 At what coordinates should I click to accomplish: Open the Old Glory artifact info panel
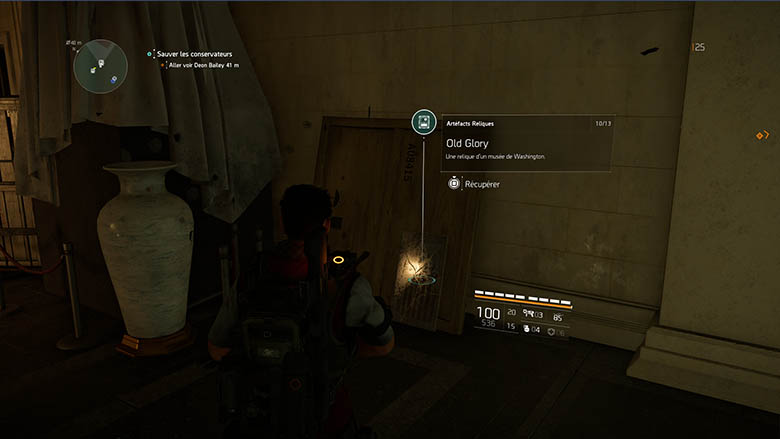[x=527, y=142]
